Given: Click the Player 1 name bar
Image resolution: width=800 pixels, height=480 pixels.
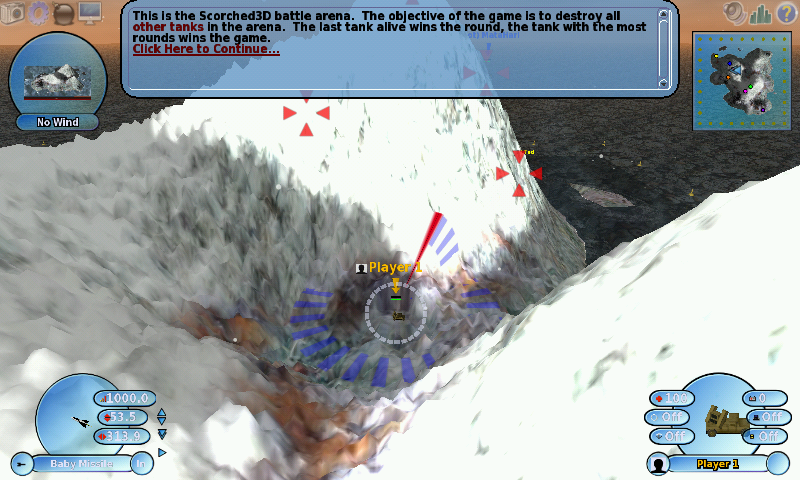Looking at the screenshot, I should pyautogui.click(x=716, y=464).
